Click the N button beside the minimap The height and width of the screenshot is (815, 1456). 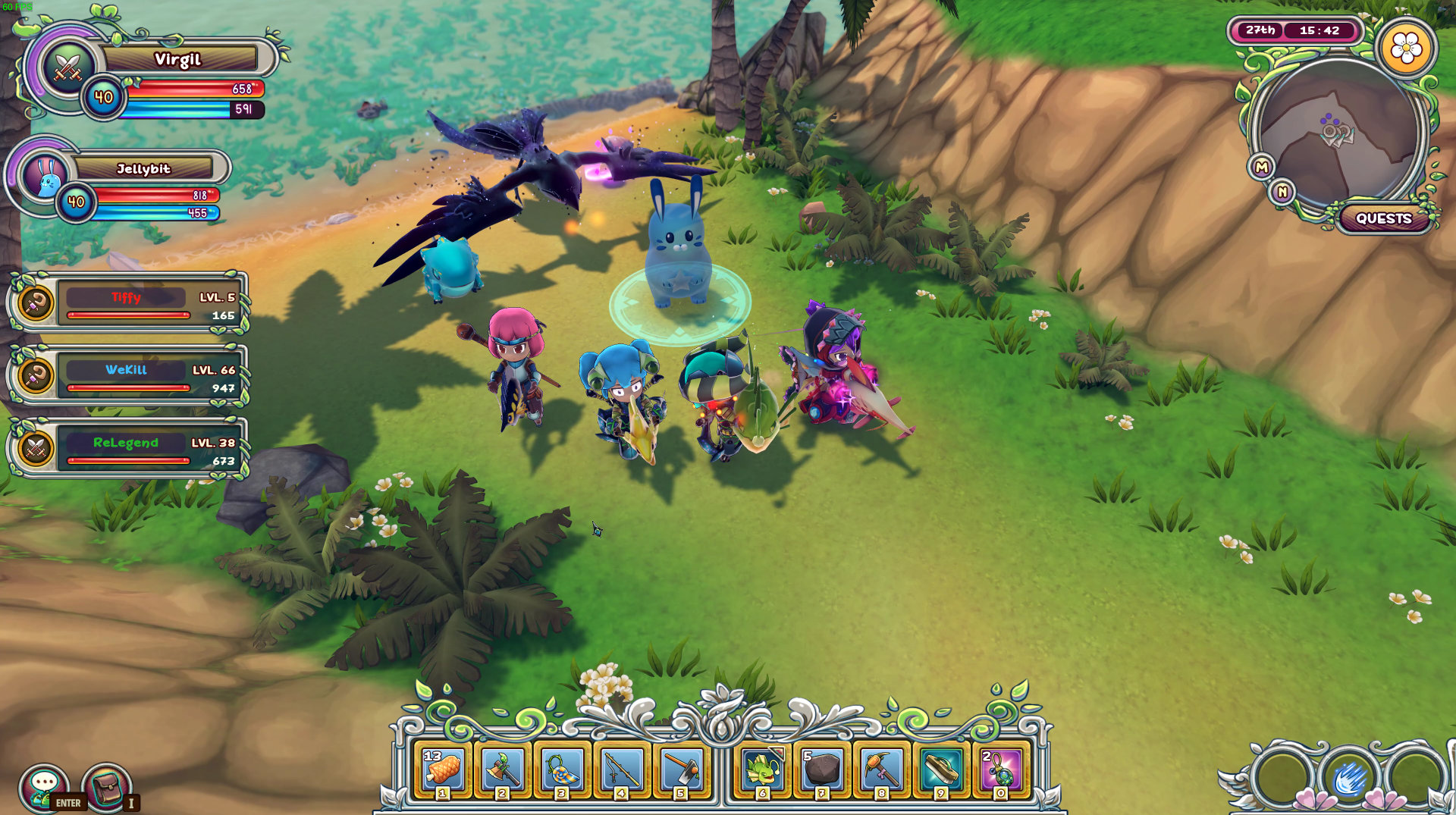1282,192
